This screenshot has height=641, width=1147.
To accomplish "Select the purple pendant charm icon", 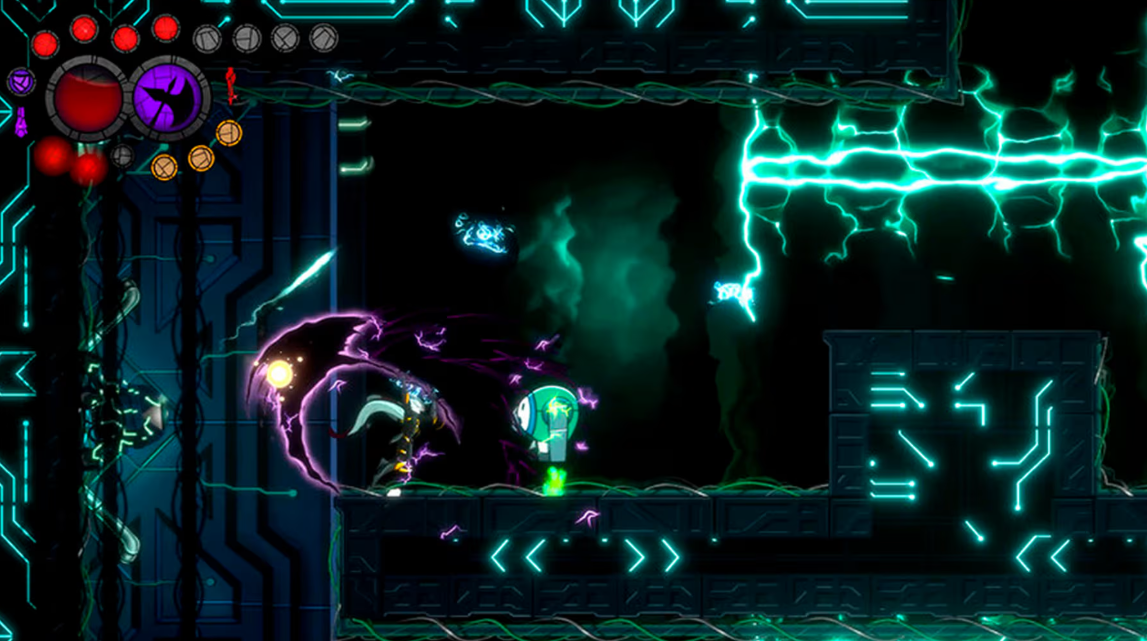I will point(20,123).
